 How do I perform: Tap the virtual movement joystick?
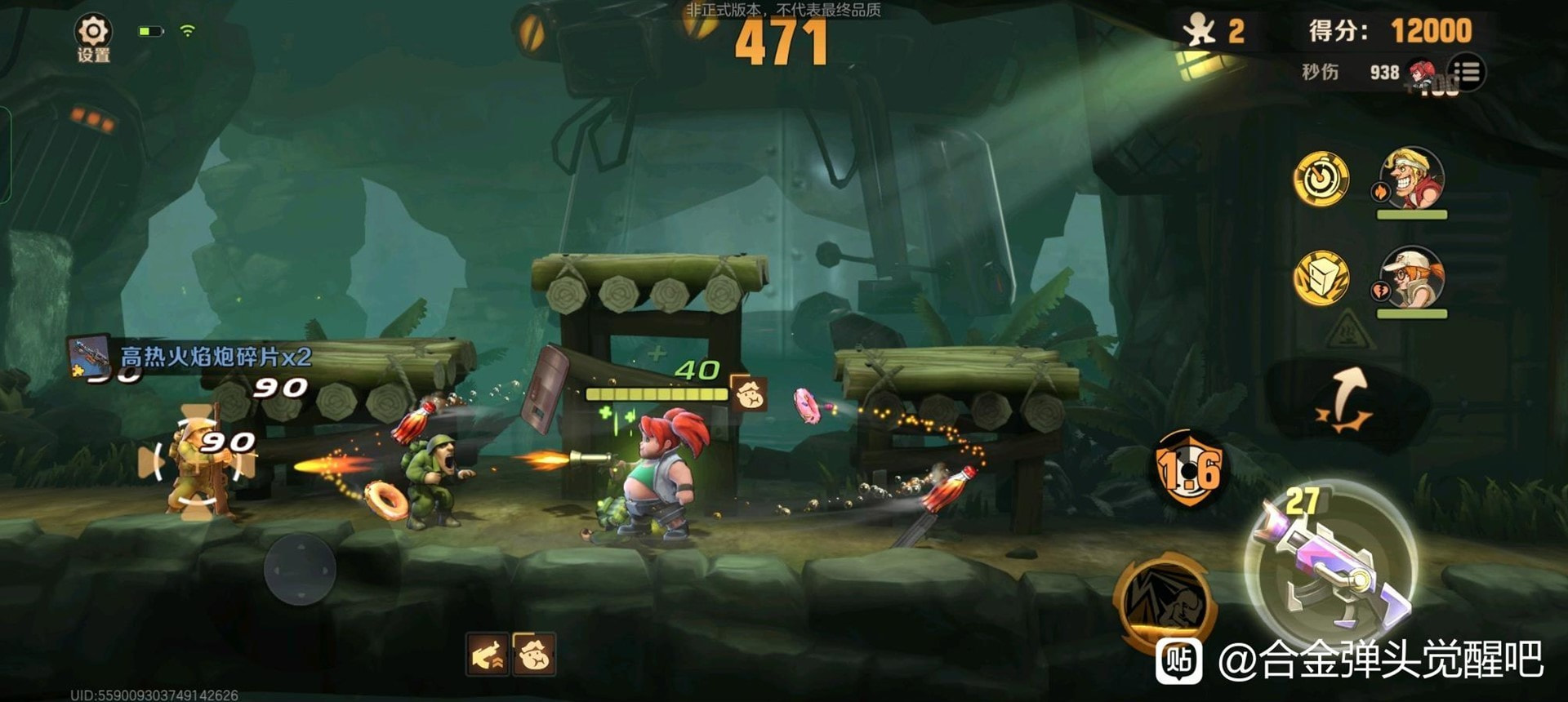pos(300,569)
